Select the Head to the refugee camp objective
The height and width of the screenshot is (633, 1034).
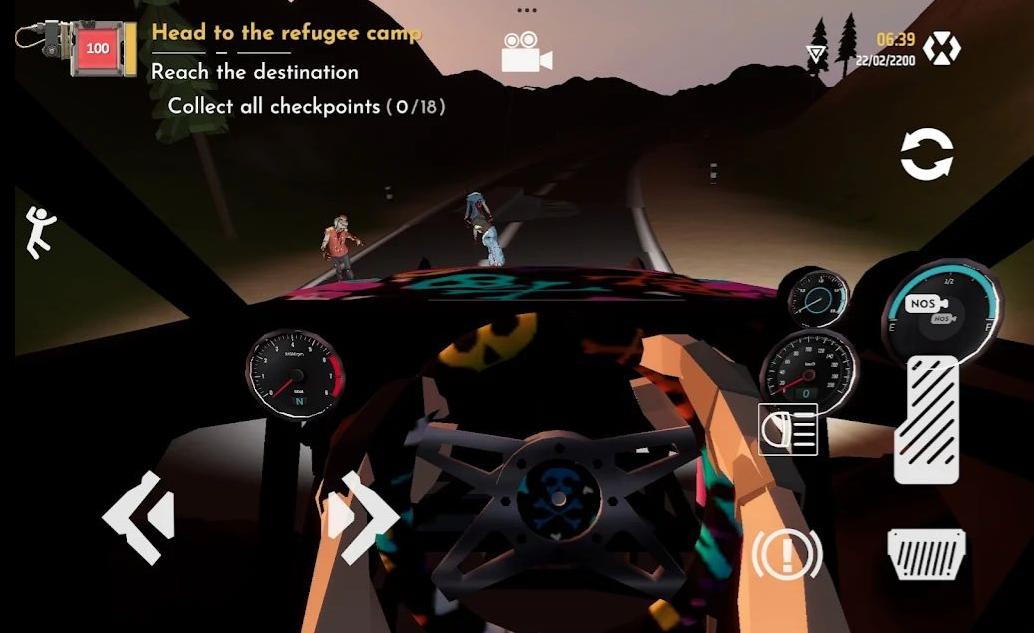tap(286, 33)
